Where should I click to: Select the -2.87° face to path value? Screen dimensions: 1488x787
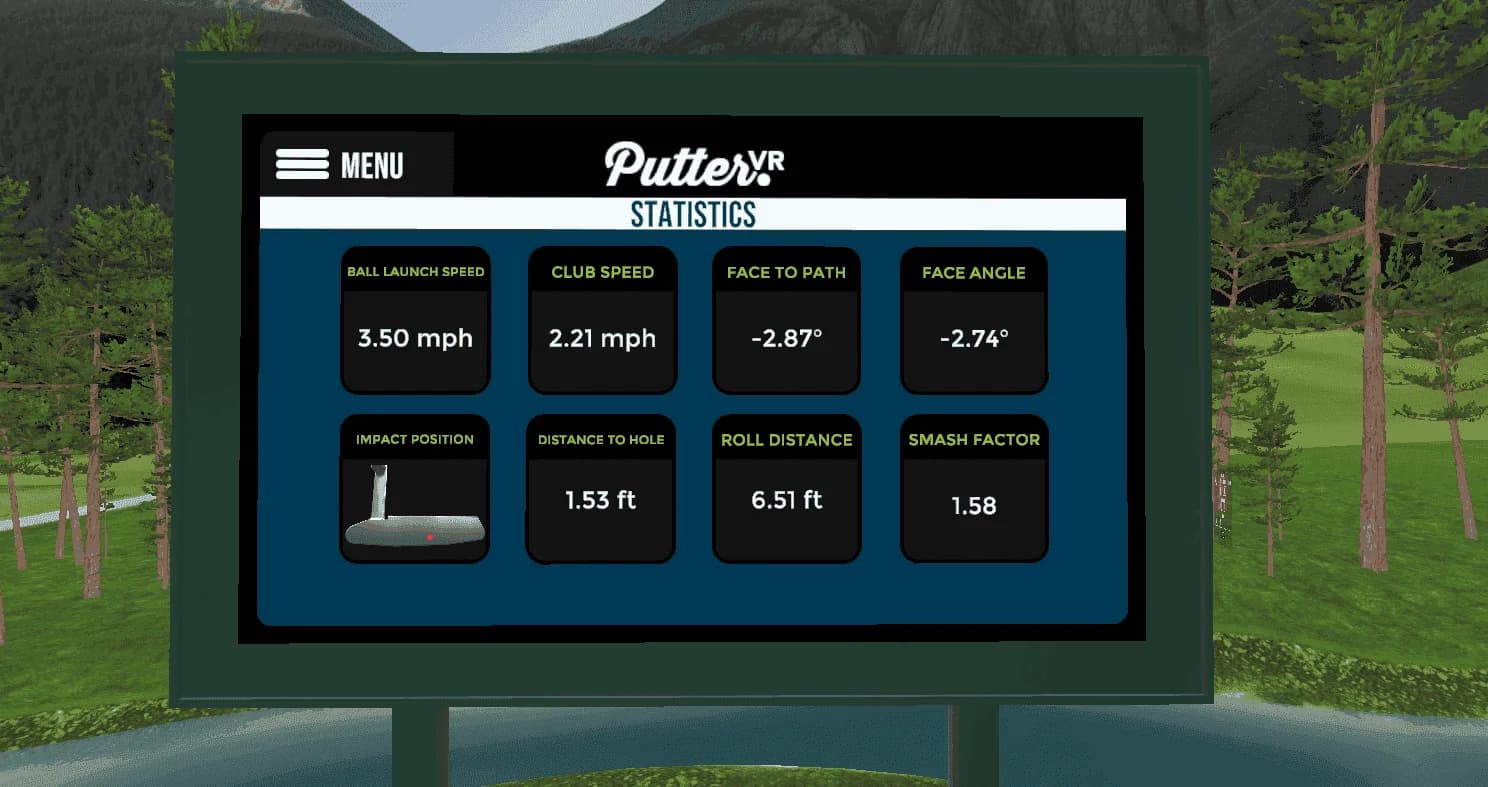786,339
